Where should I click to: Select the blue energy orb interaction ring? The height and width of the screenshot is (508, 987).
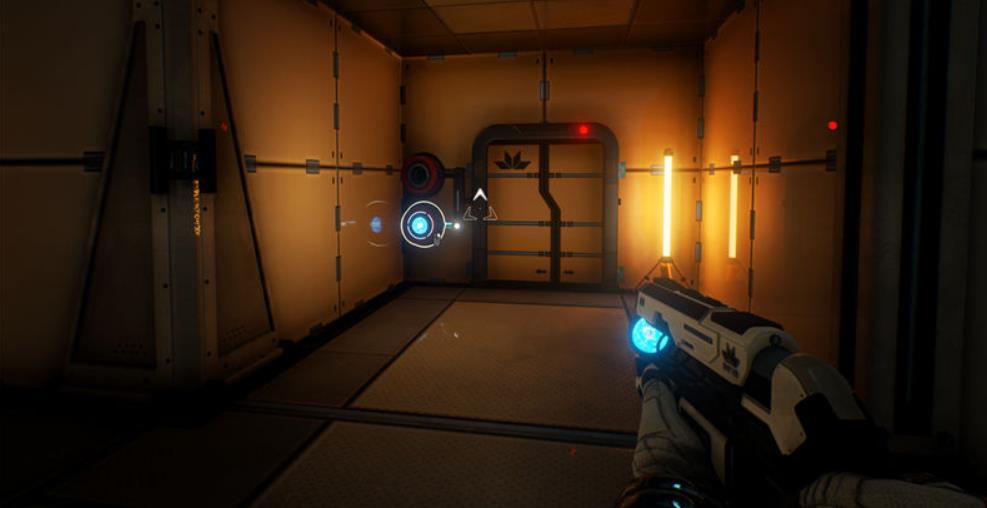[x=420, y=225]
